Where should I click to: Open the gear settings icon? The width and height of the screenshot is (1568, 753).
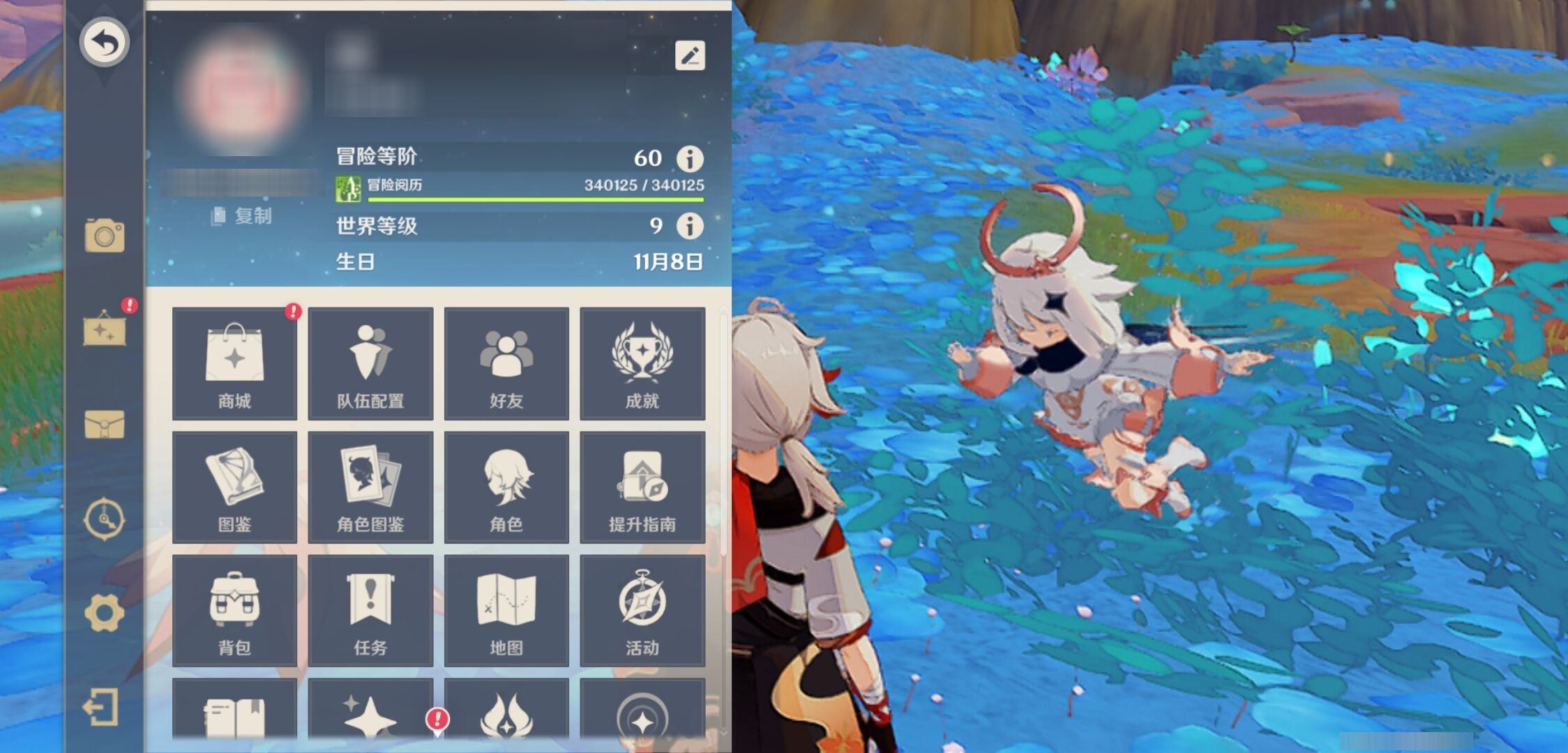tap(105, 614)
